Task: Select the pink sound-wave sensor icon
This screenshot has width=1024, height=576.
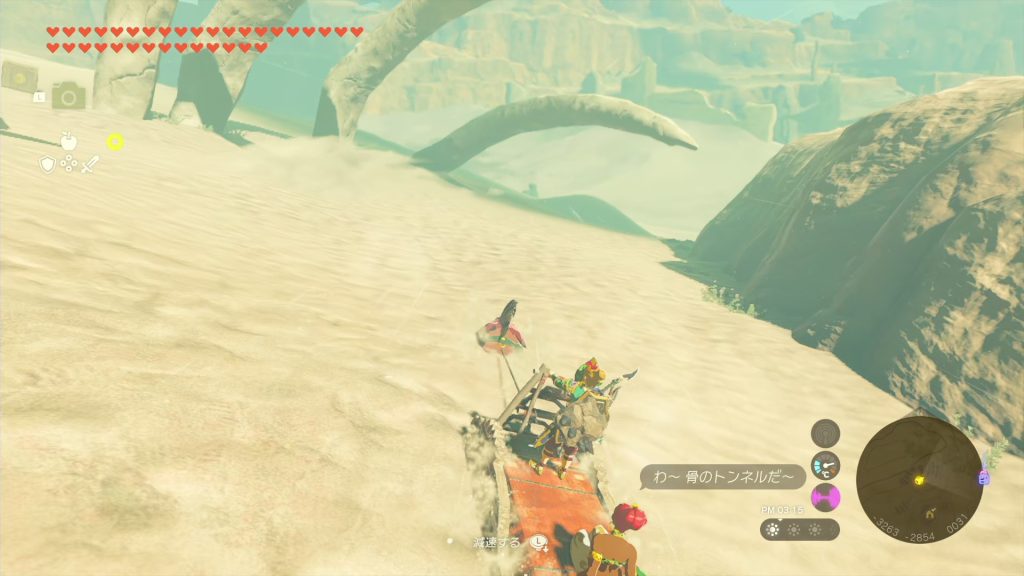Action: coord(825,497)
